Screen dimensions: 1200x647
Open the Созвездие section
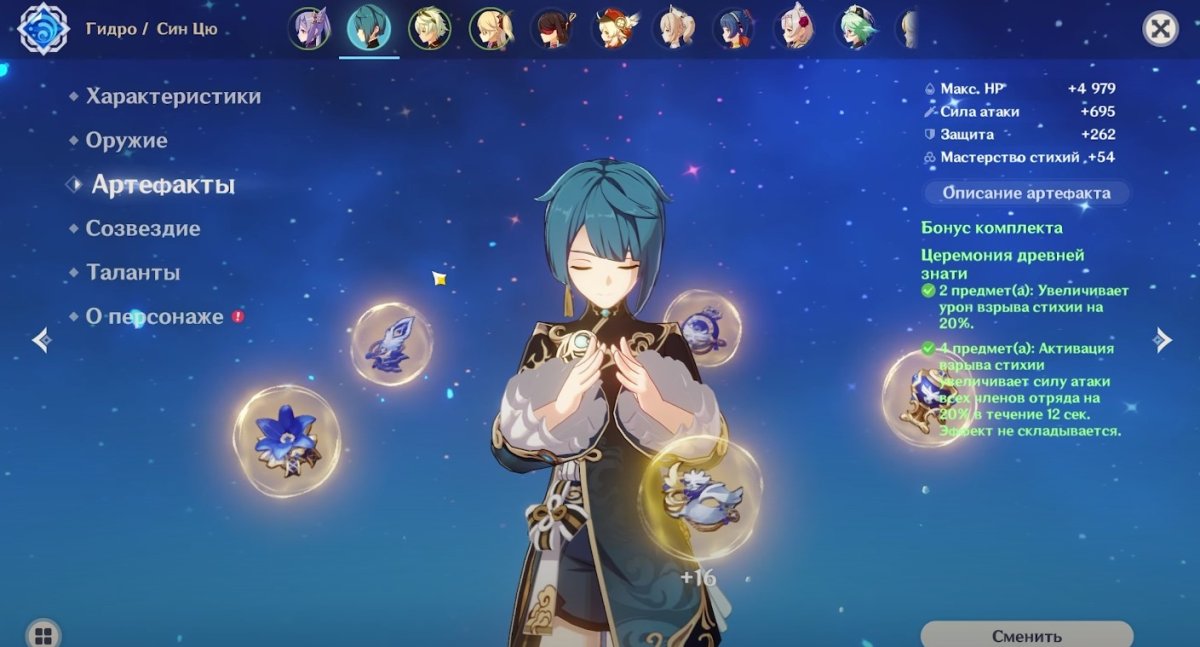tap(142, 229)
